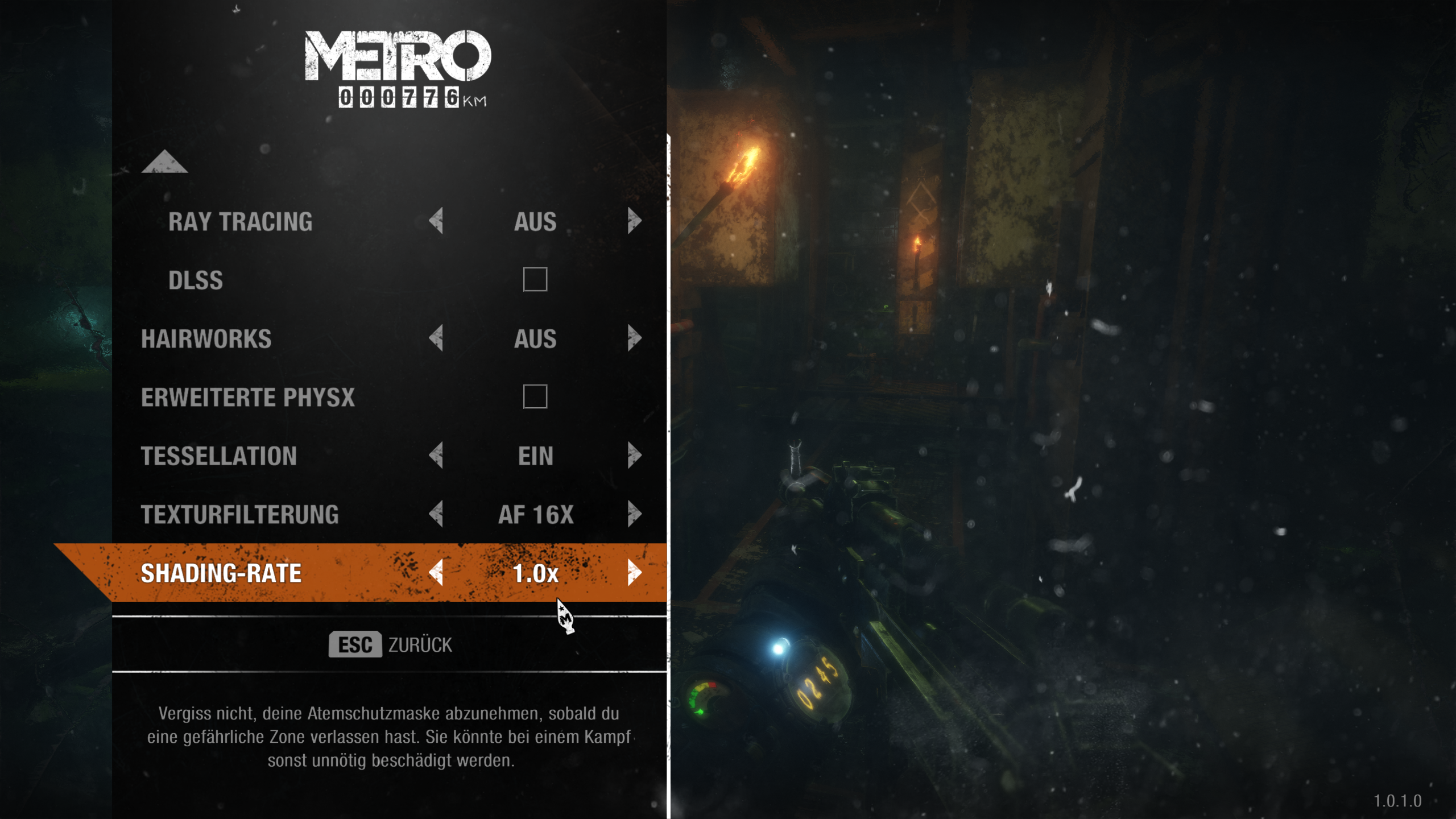Click the left arrow beside Hairworks

pyautogui.click(x=436, y=340)
